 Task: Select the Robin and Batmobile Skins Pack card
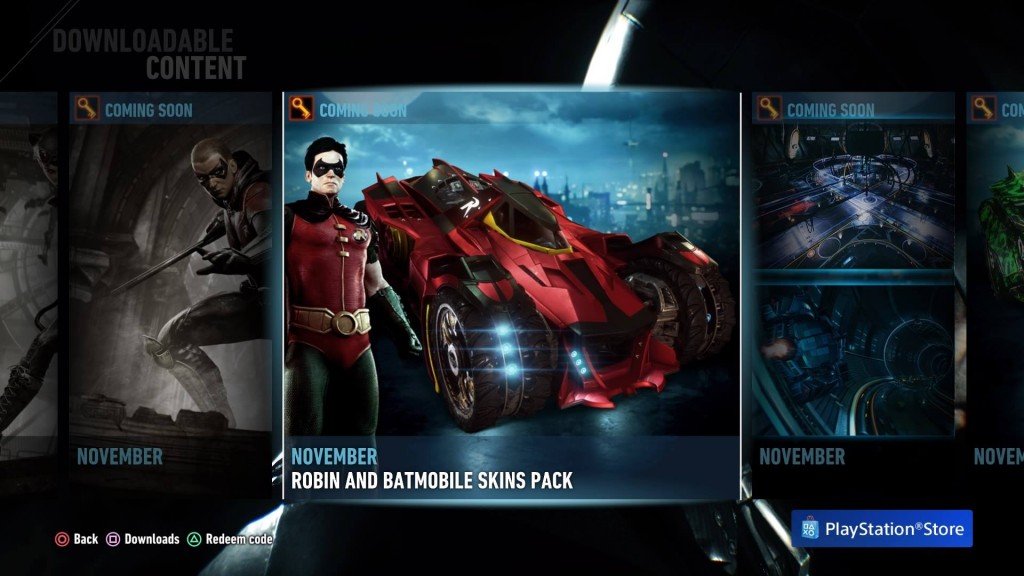(x=511, y=295)
